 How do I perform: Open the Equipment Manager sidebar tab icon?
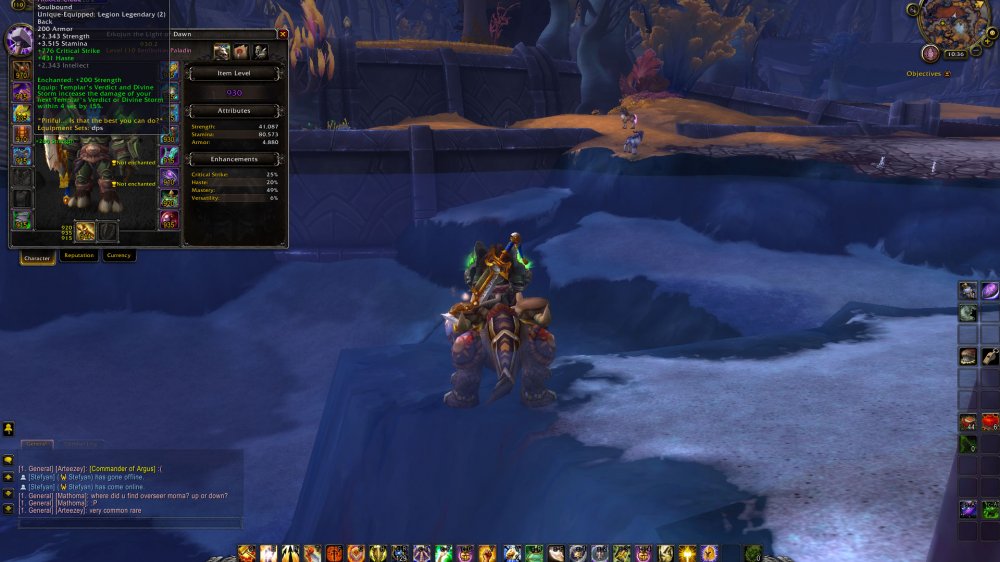pos(260,51)
